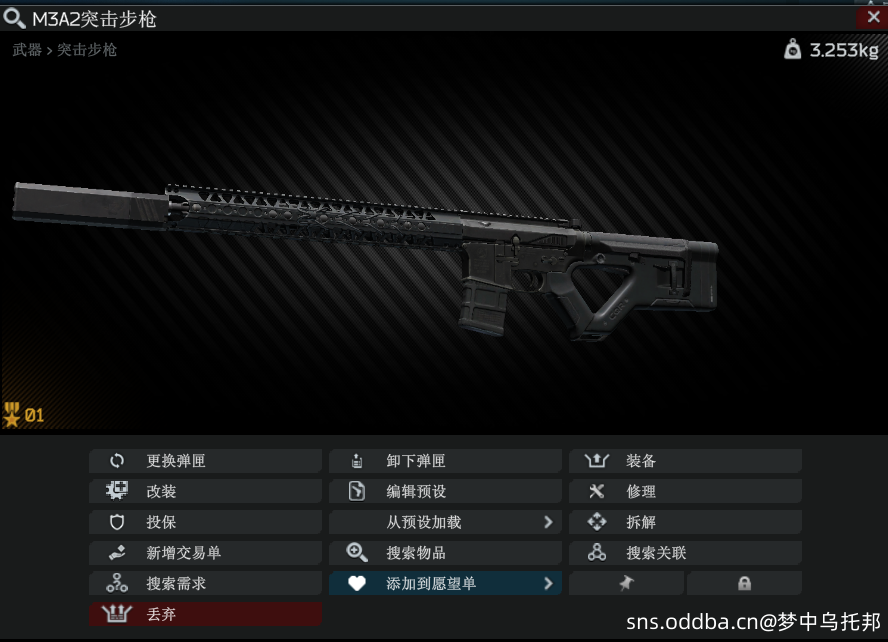Select 搜索需求 requirement search
Screen dimensions: 888x642
coord(205,583)
